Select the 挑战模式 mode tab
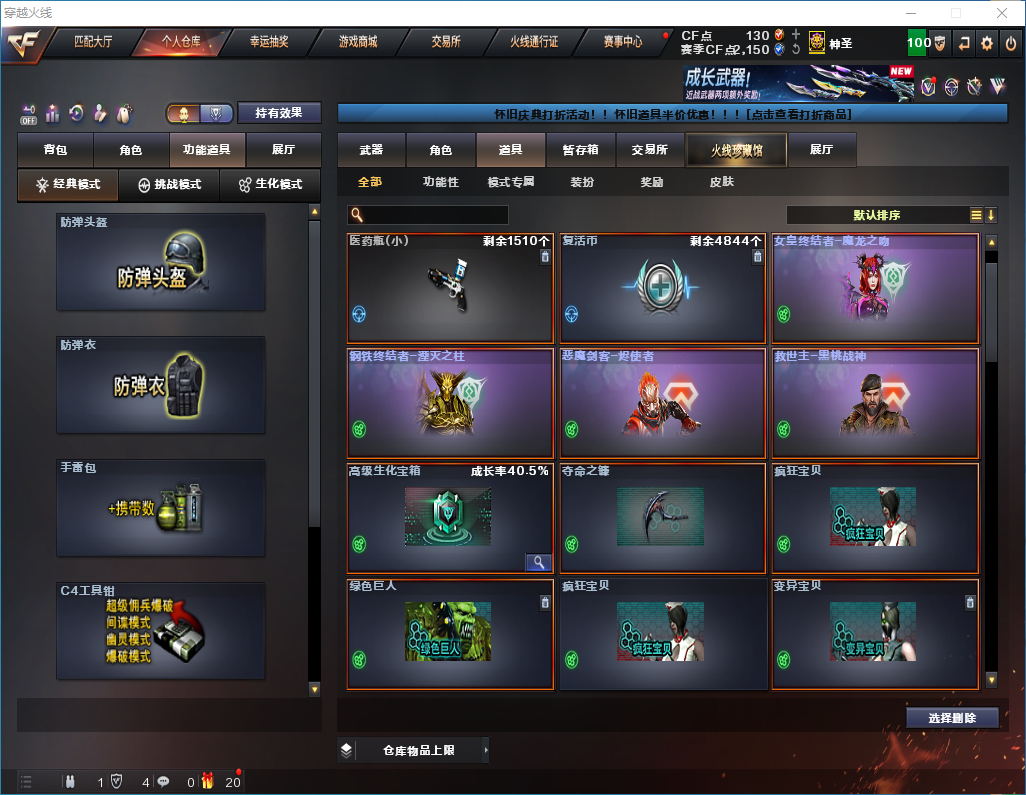1026x795 pixels. click(x=169, y=185)
